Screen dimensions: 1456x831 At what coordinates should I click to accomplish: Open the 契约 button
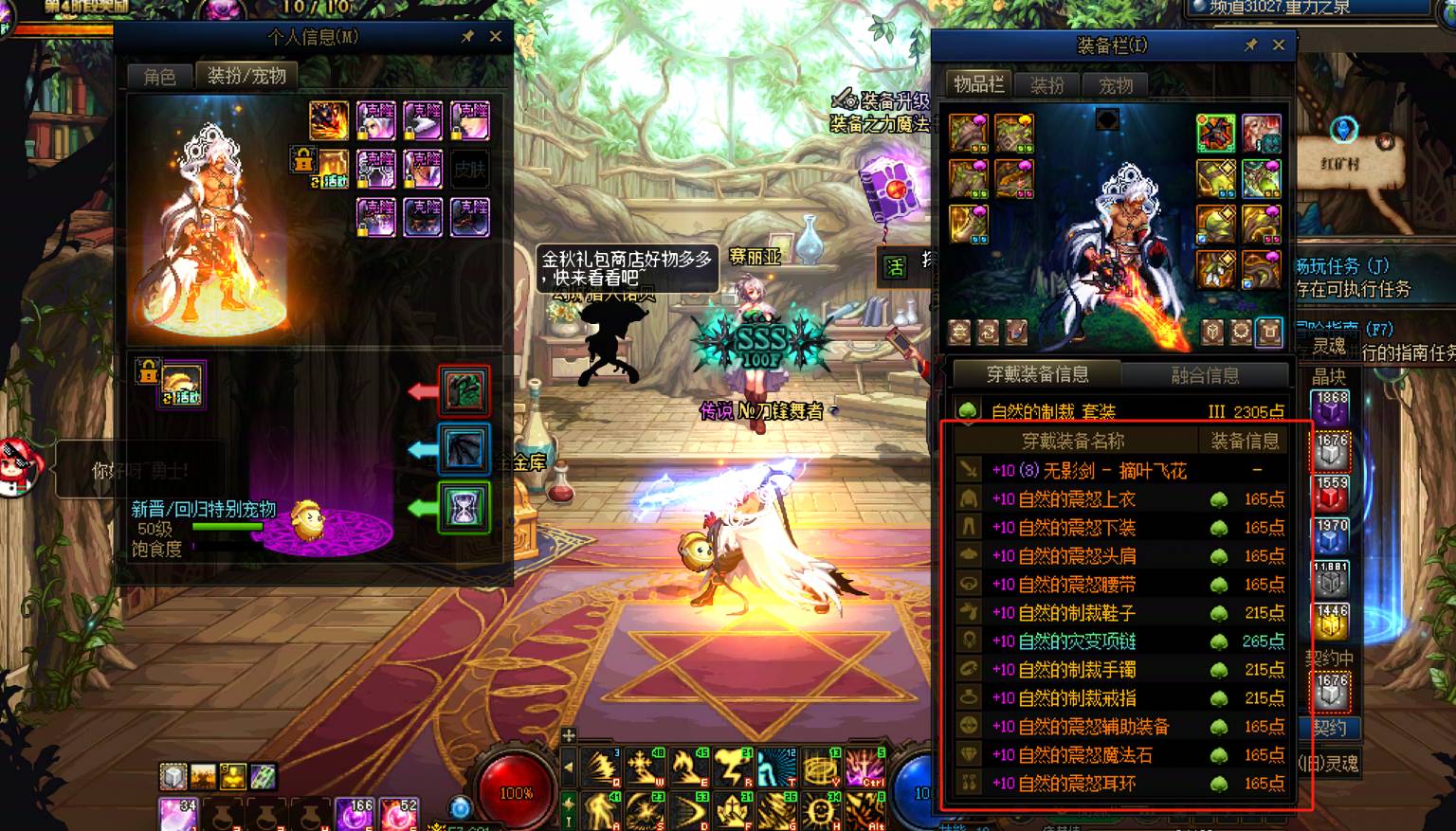click(x=1330, y=728)
